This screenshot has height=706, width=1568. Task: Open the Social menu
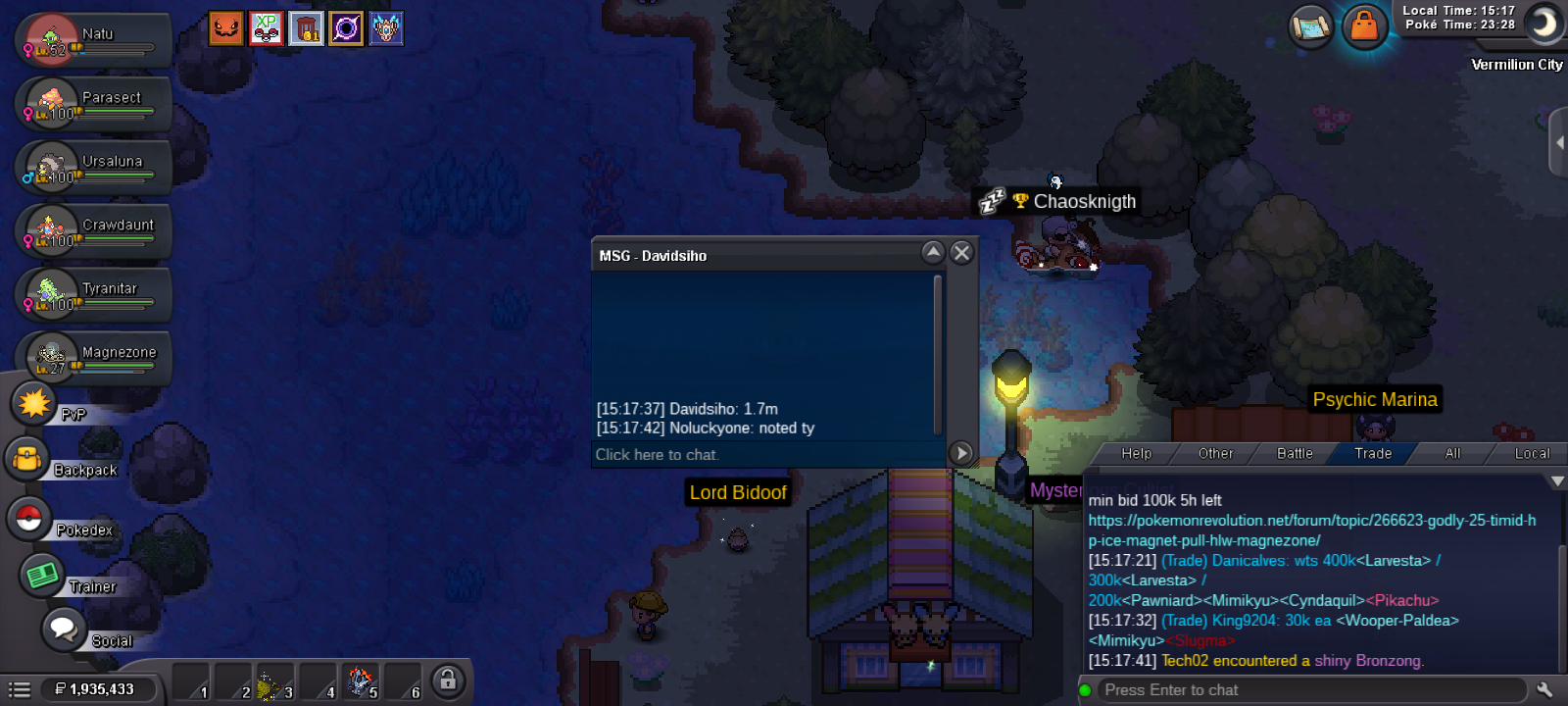coord(64,629)
